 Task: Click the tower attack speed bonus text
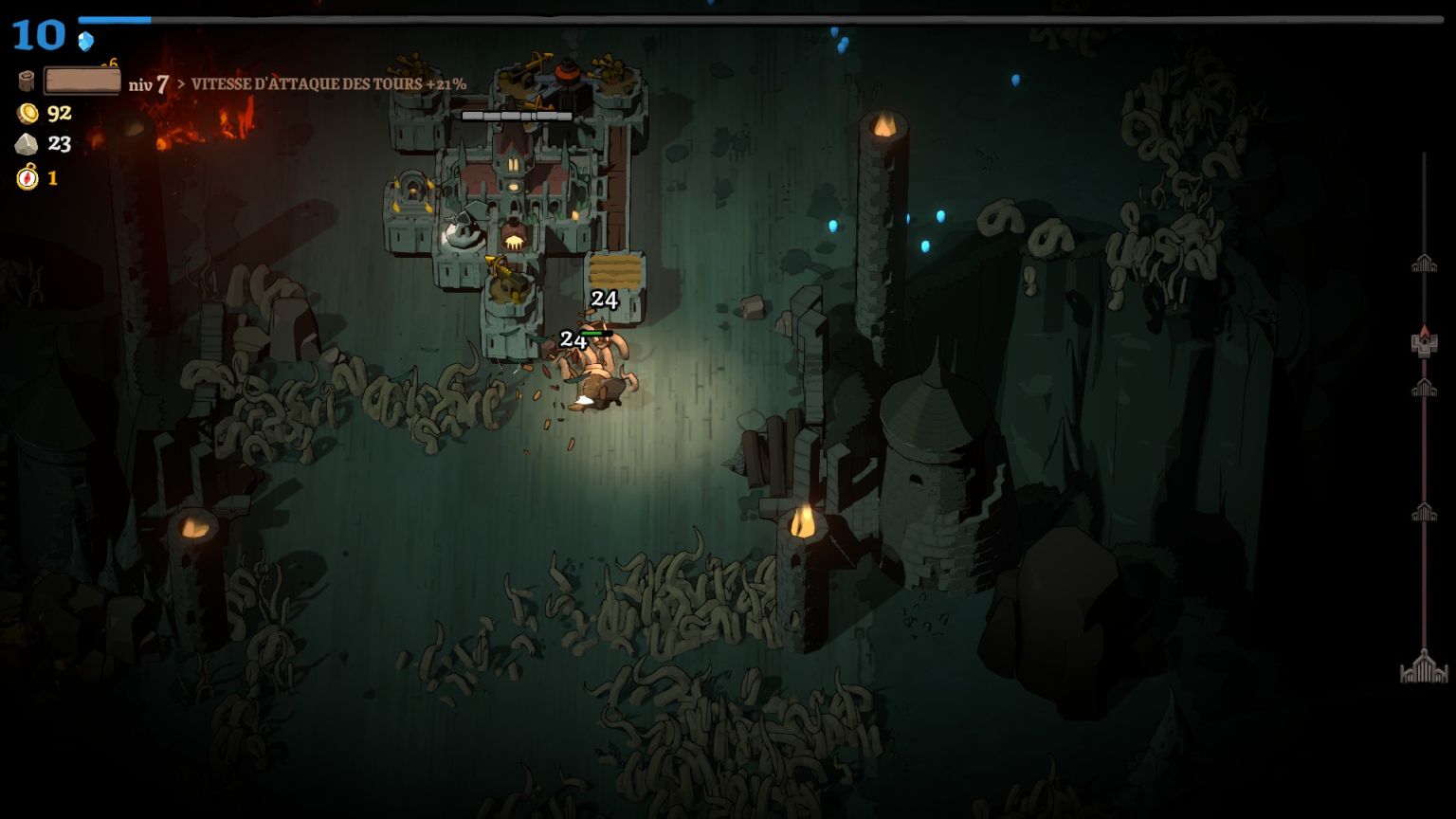328,84
